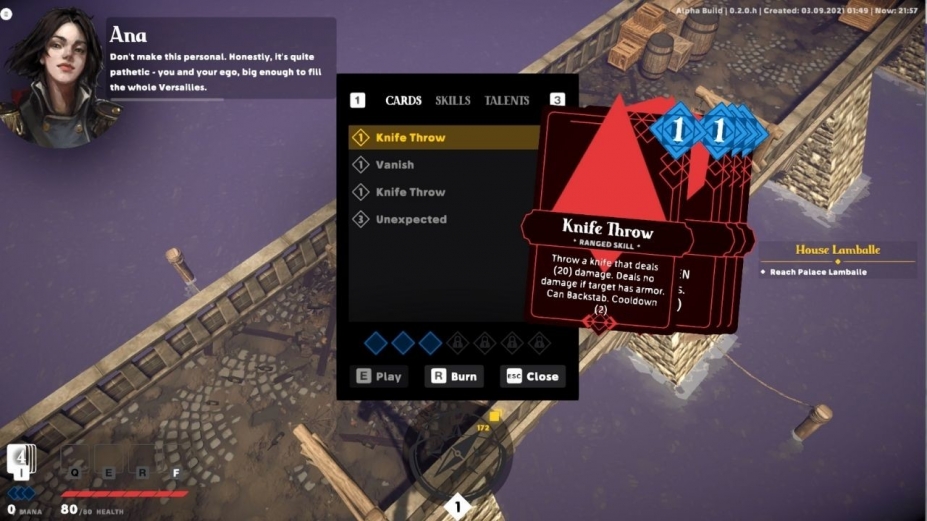Image resolution: width=927 pixels, height=521 pixels.
Task: Pick the Knife Throw entry below Vanish
Action: pyautogui.click(x=410, y=192)
